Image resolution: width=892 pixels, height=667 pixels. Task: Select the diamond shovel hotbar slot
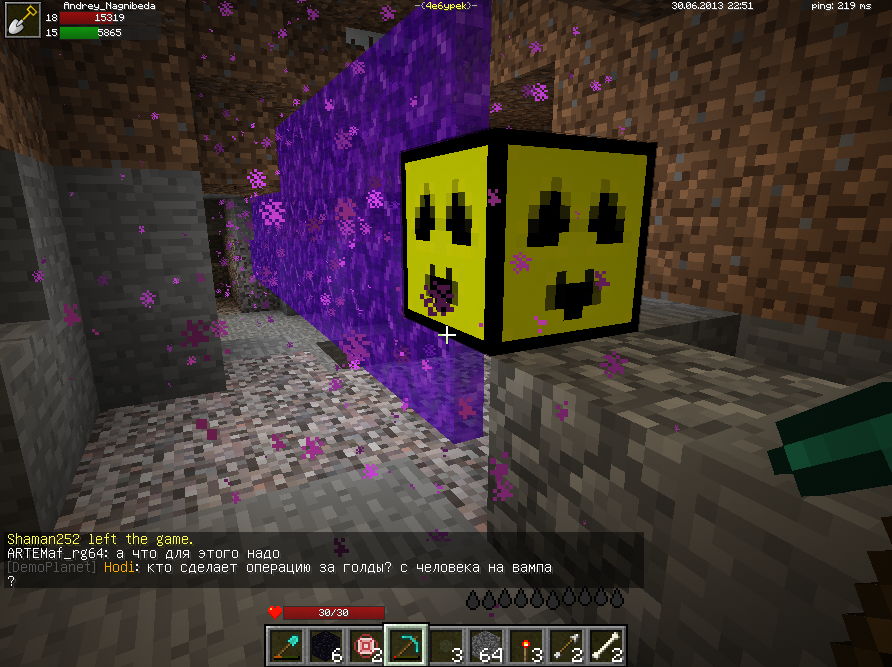[x=287, y=645]
